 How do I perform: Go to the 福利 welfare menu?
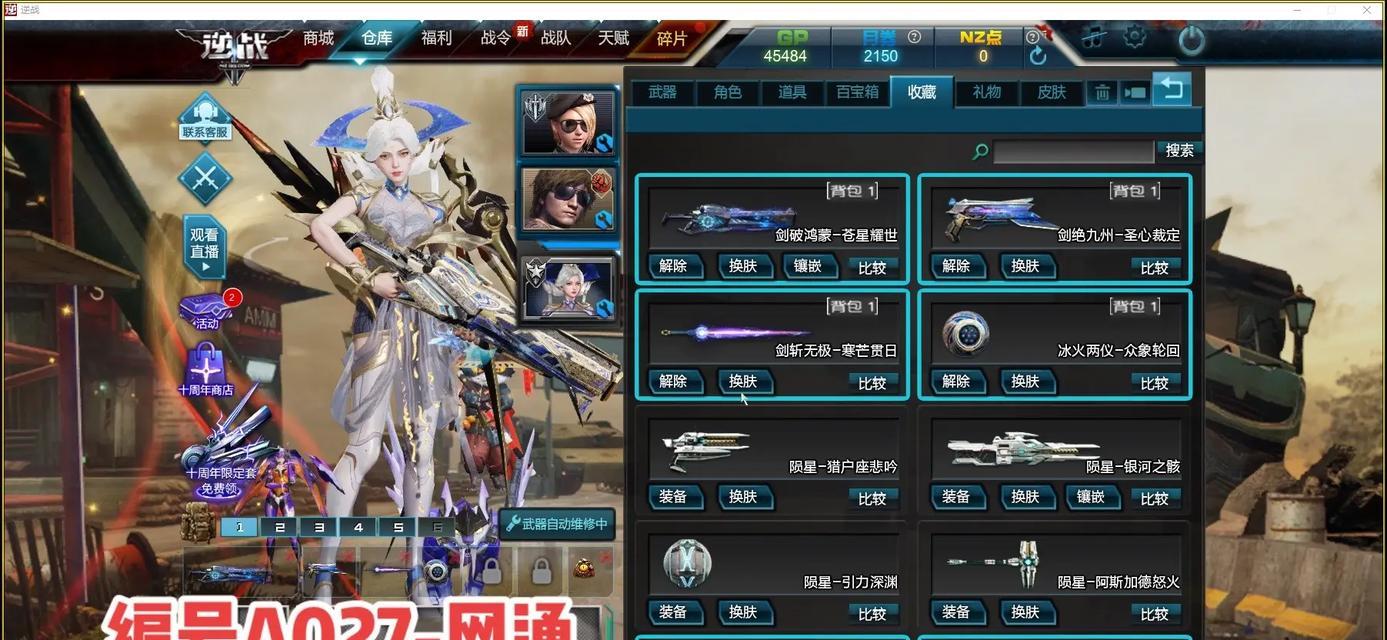tap(436, 38)
